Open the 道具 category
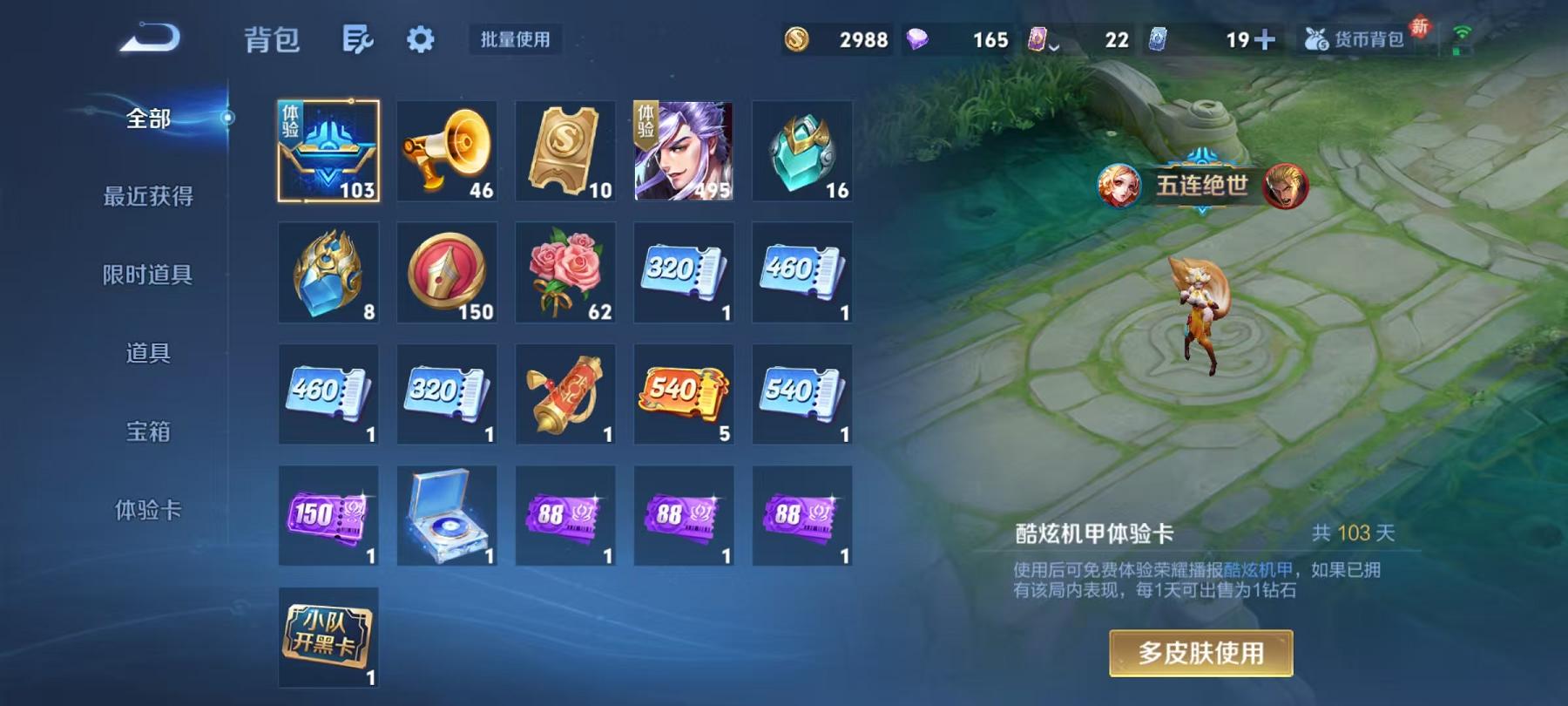Image resolution: width=1568 pixels, height=706 pixels. point(146,355)
